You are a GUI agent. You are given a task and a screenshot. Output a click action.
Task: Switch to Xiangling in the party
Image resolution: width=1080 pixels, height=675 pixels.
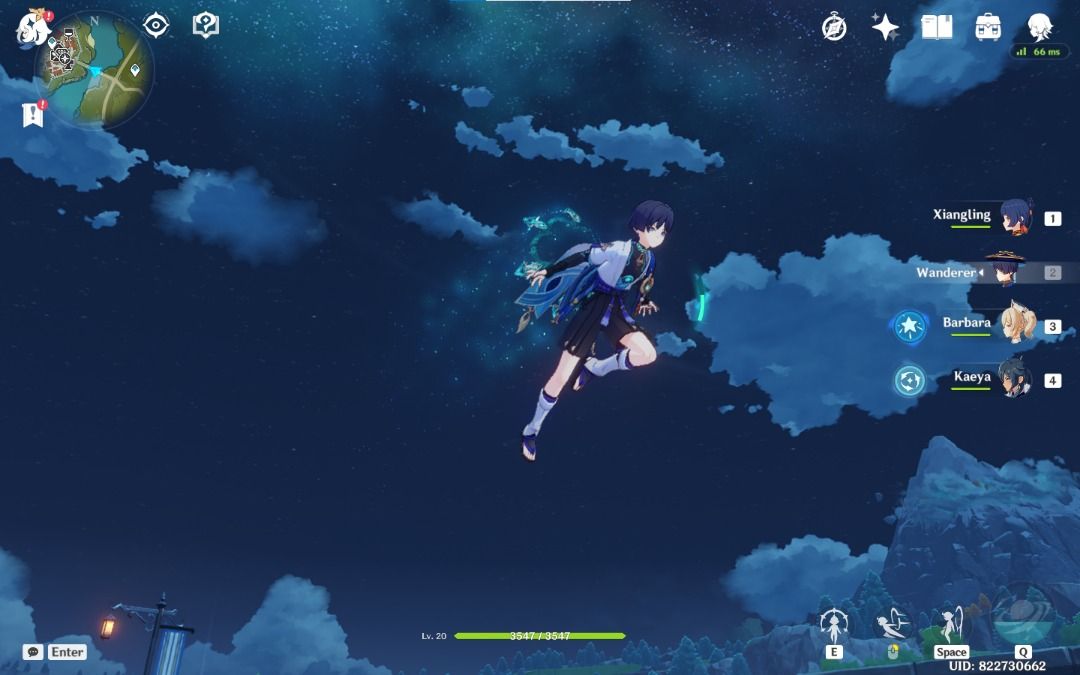coord(1016,216)
